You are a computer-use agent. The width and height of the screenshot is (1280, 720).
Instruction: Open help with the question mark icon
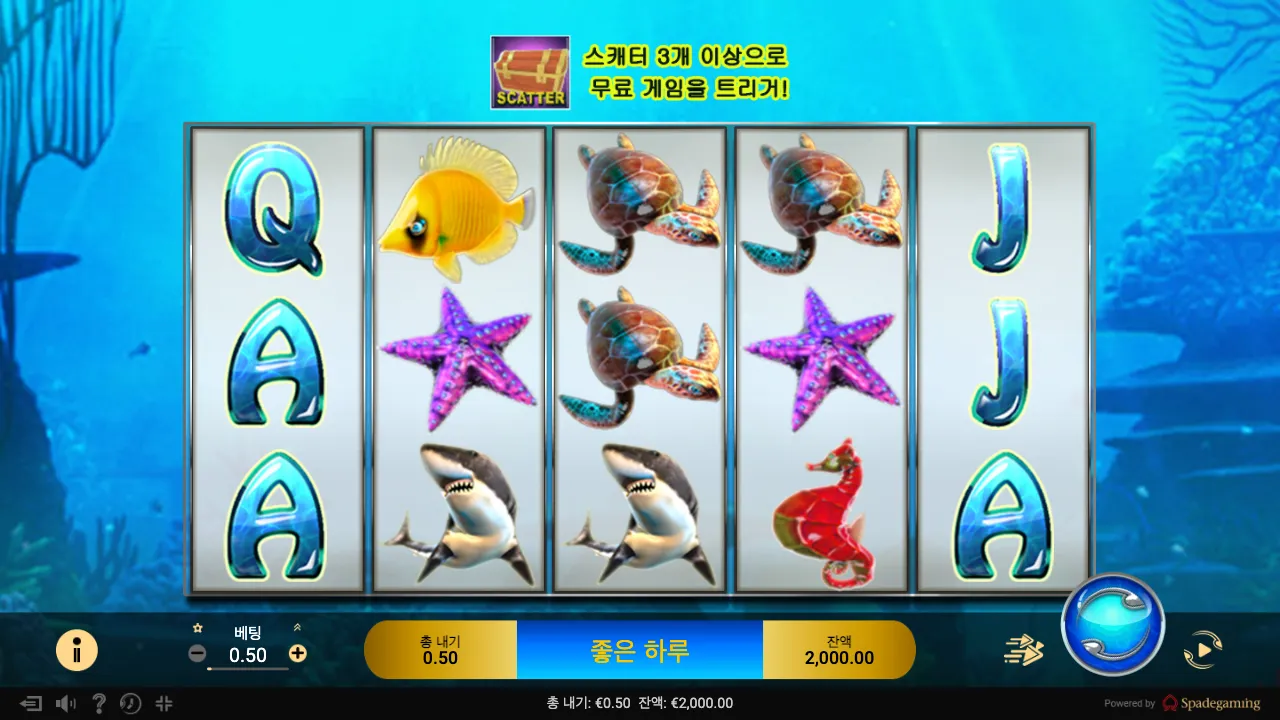click(x=98, y=703)
